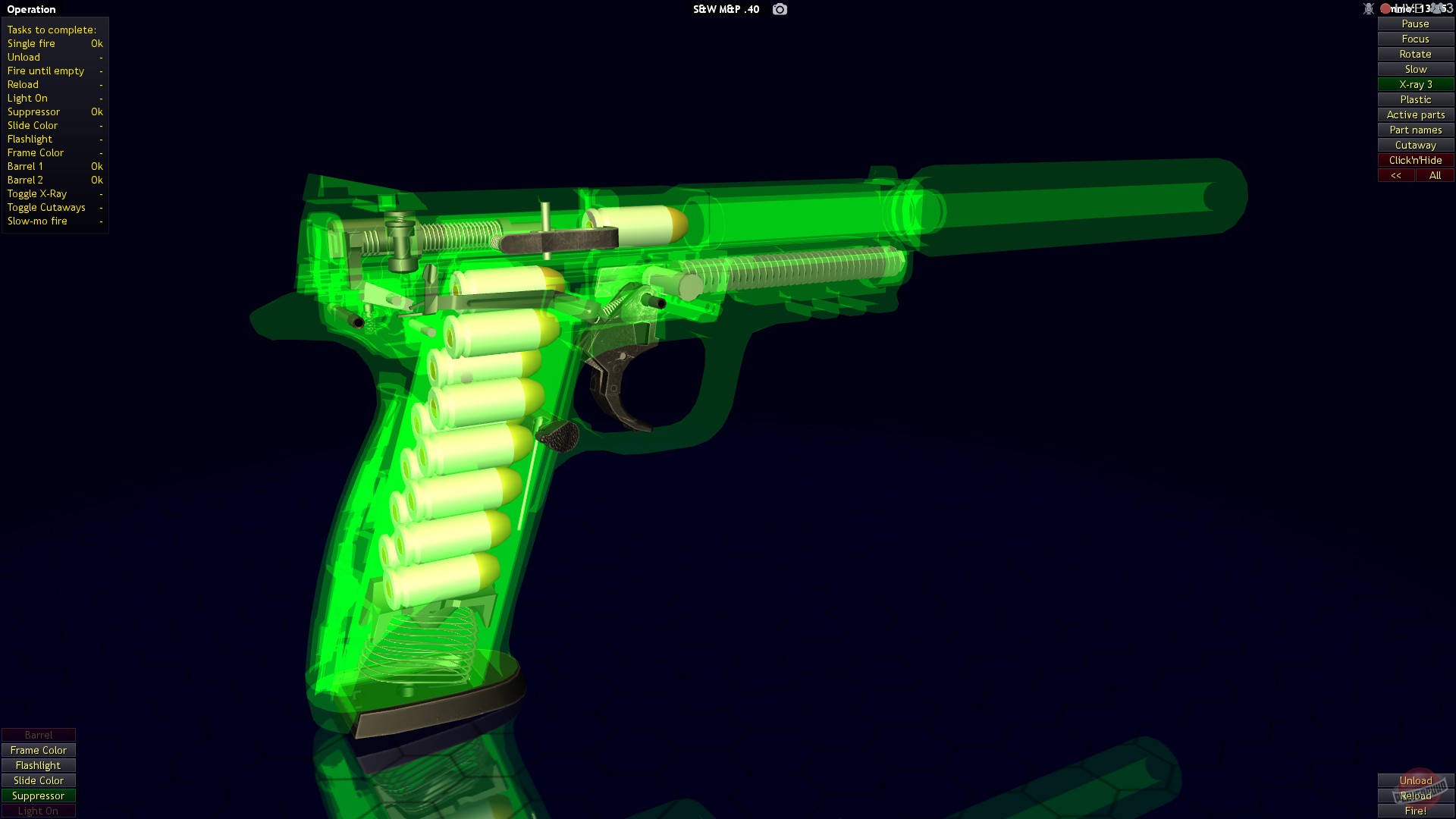Enable Click'n'Hide mode
The image size is (1456, 819).
(x=1415, y=160)
